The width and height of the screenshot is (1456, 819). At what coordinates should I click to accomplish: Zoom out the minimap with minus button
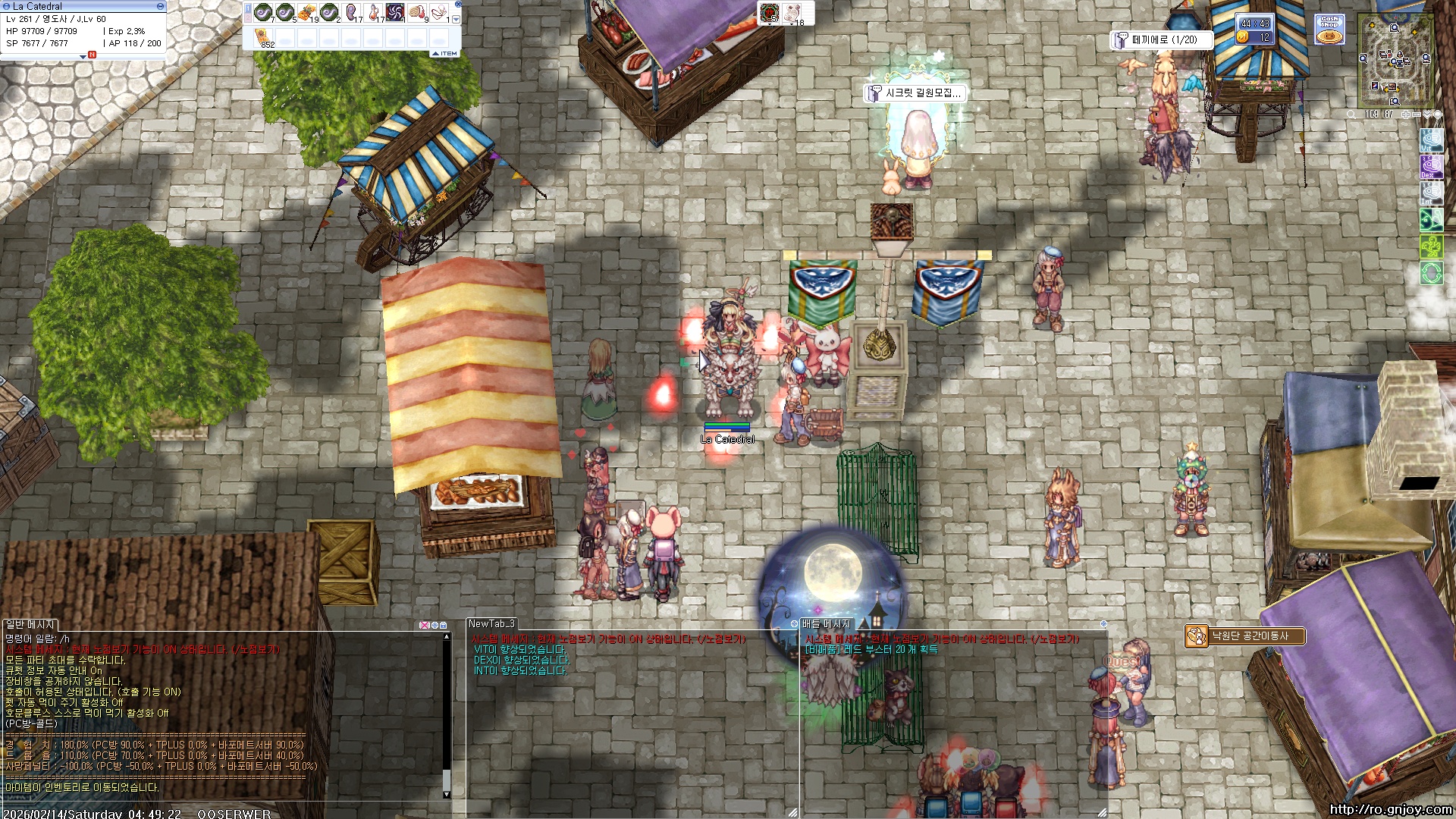[x=1417, y=115]
